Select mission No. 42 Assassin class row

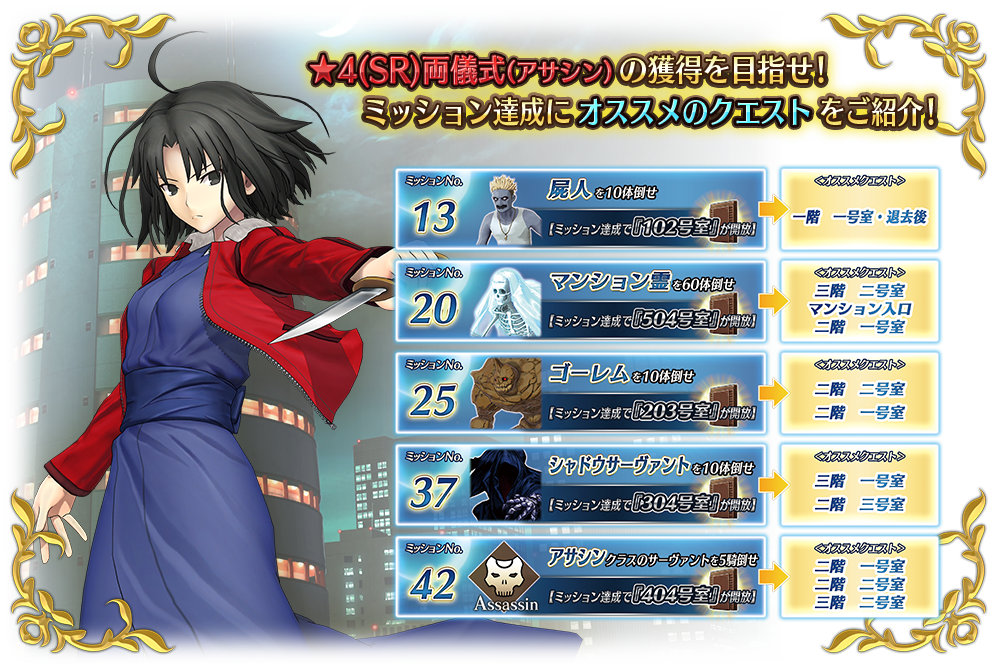click(x=583, y=577)
